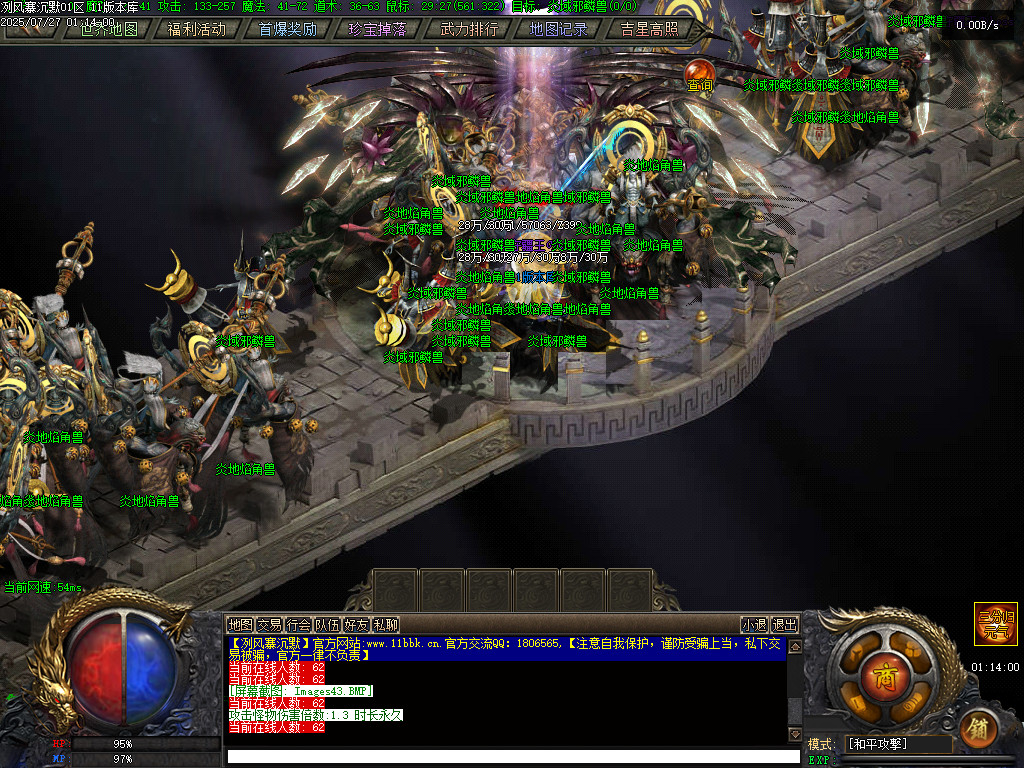
Task: Click the 退出 exit game button
Action: tap(785, 625)
